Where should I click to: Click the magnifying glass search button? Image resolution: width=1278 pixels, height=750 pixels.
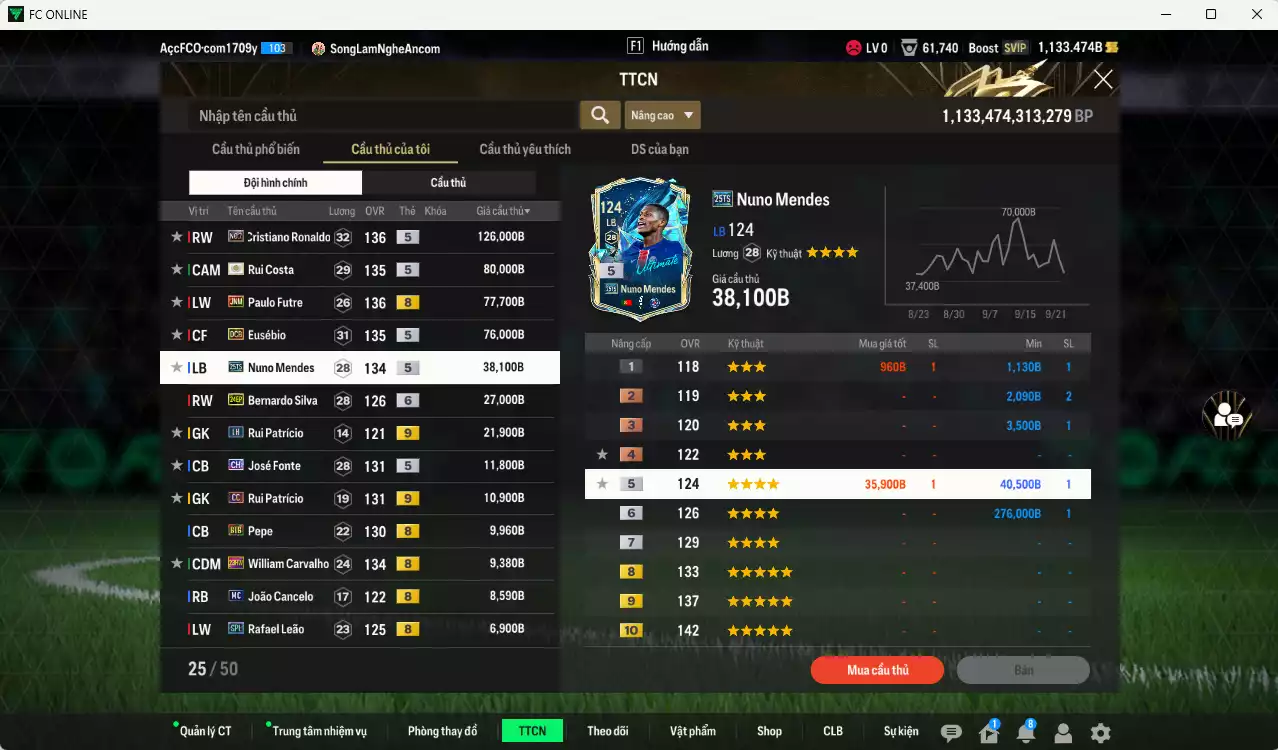pyautogui.click(x=599, y=115)
